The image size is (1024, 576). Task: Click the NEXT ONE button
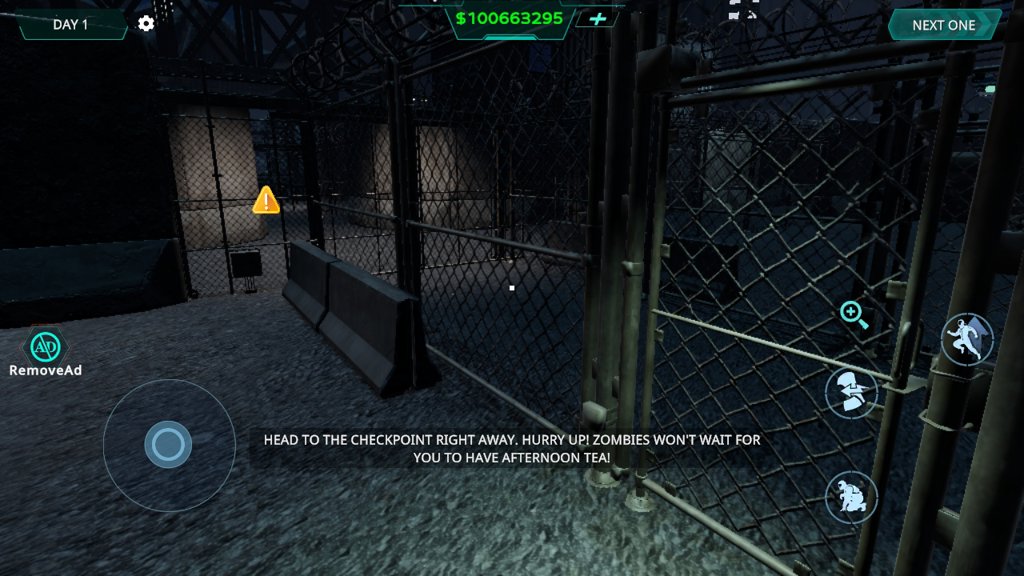pyautogui.click(x=943, y=25)
